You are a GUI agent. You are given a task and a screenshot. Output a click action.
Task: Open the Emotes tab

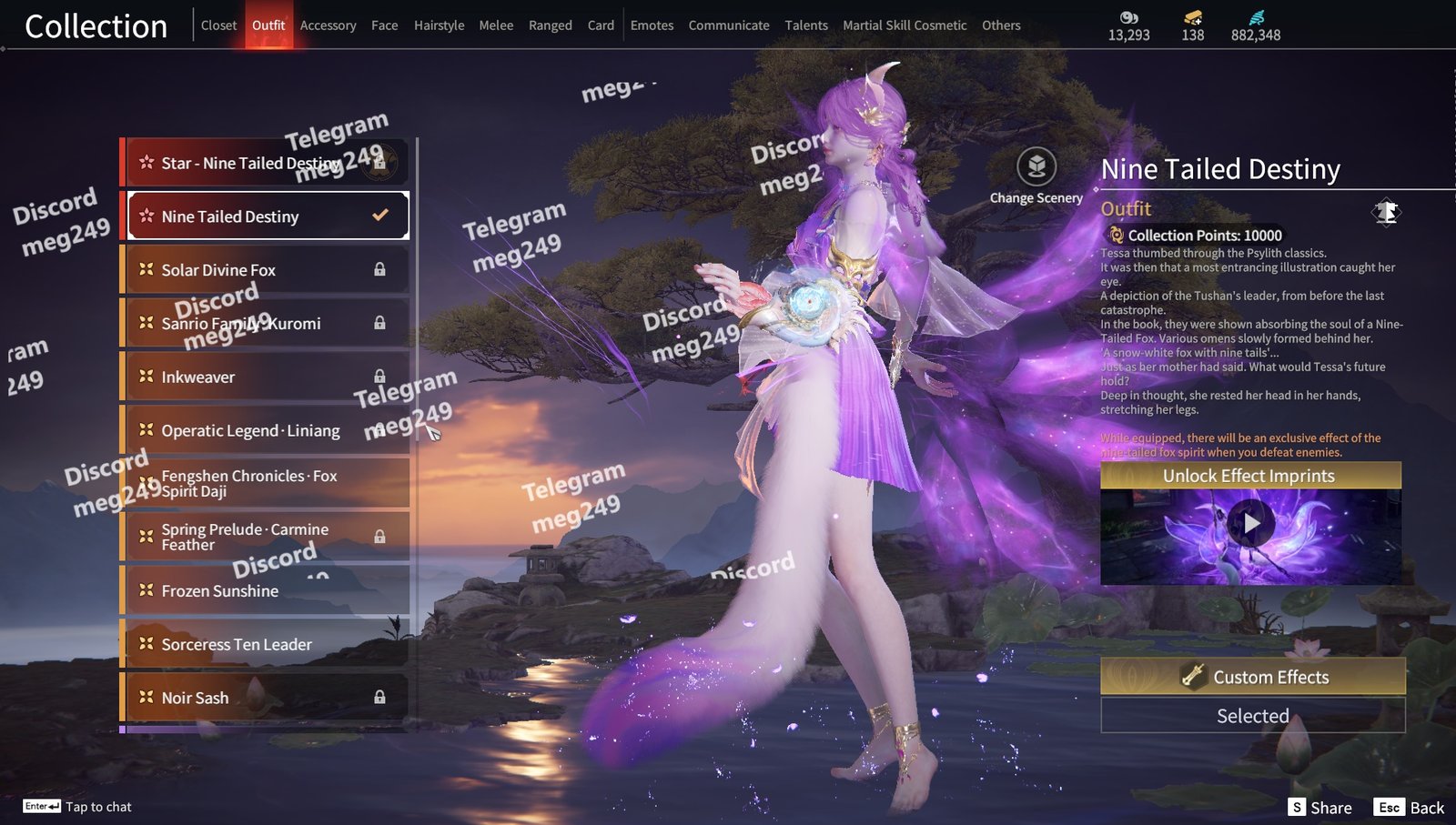point(652,25)
